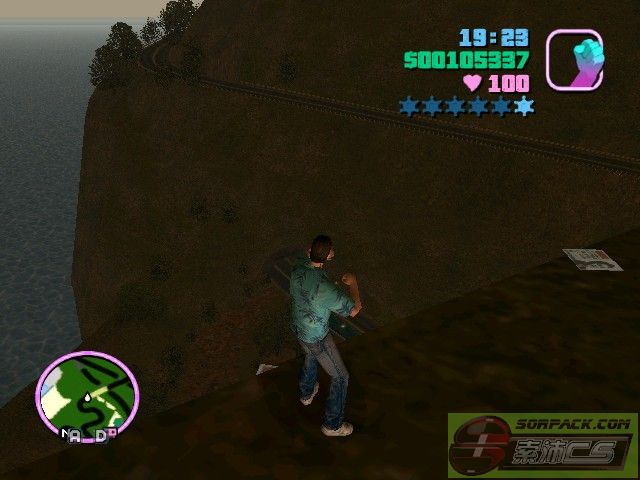Click the SORPACK.COM watermark logo
This screenshot has height=480, width=640.
(x=543, y=446)
